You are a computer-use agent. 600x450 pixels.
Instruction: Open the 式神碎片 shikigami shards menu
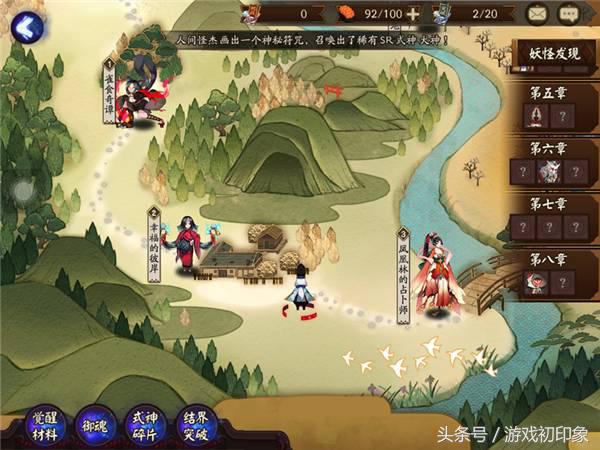point(144,425)
